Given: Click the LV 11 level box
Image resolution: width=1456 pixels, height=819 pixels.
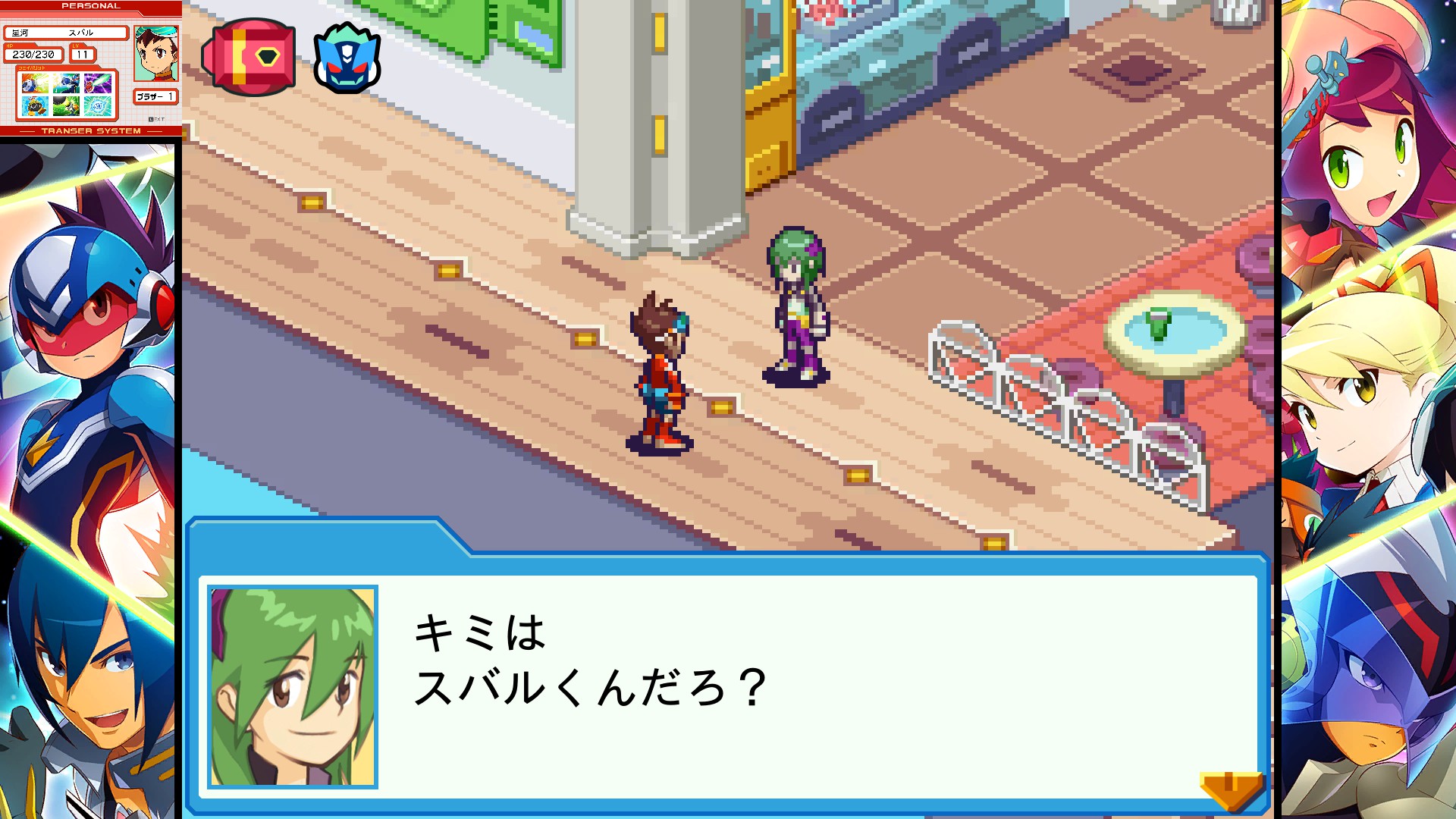Looking at the screenshot, I should tap(83, 54).
